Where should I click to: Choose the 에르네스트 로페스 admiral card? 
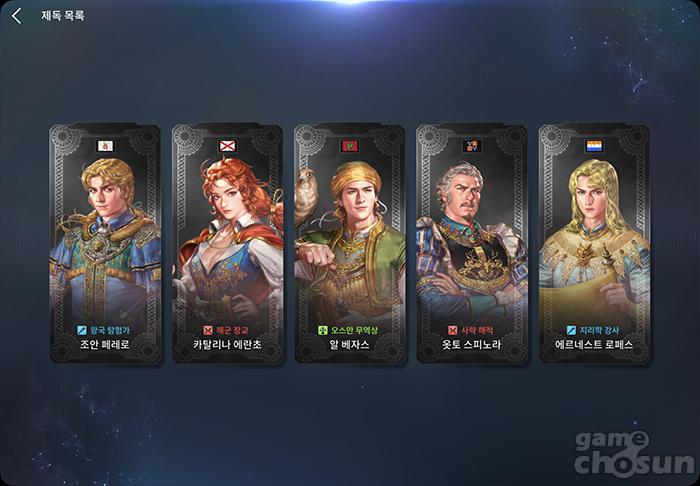[x=593, y=245]
